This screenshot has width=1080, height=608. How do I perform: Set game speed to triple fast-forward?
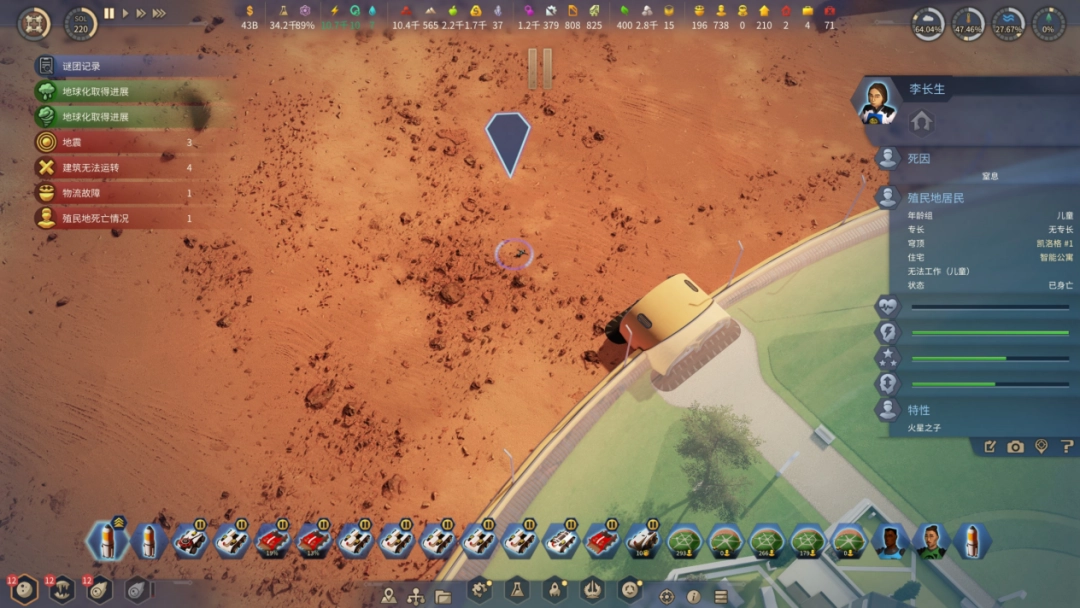159,13
